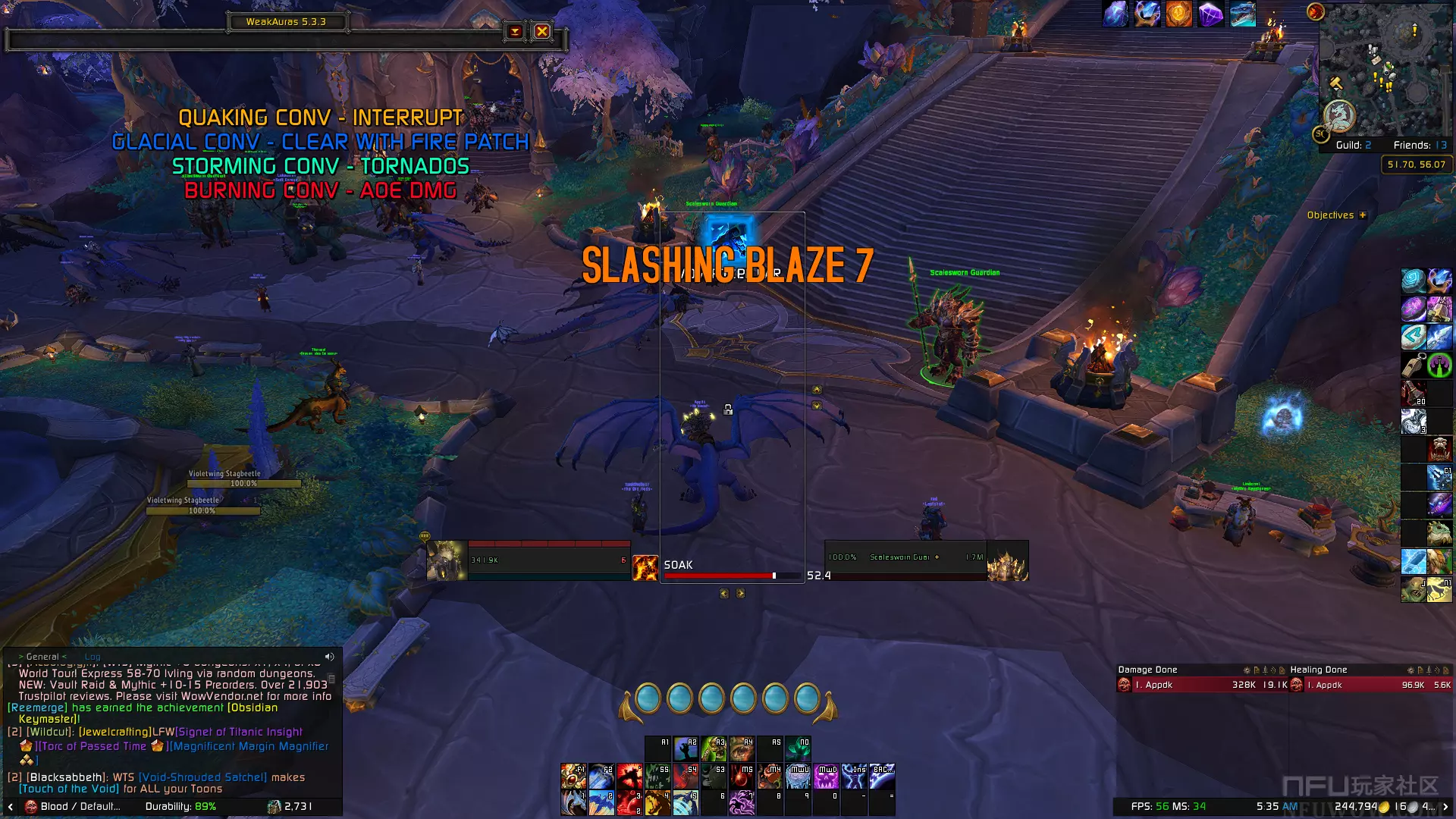Open the Blood specialization selector
The width and height of the screenshot is (1456, 819).
point(72,806)
